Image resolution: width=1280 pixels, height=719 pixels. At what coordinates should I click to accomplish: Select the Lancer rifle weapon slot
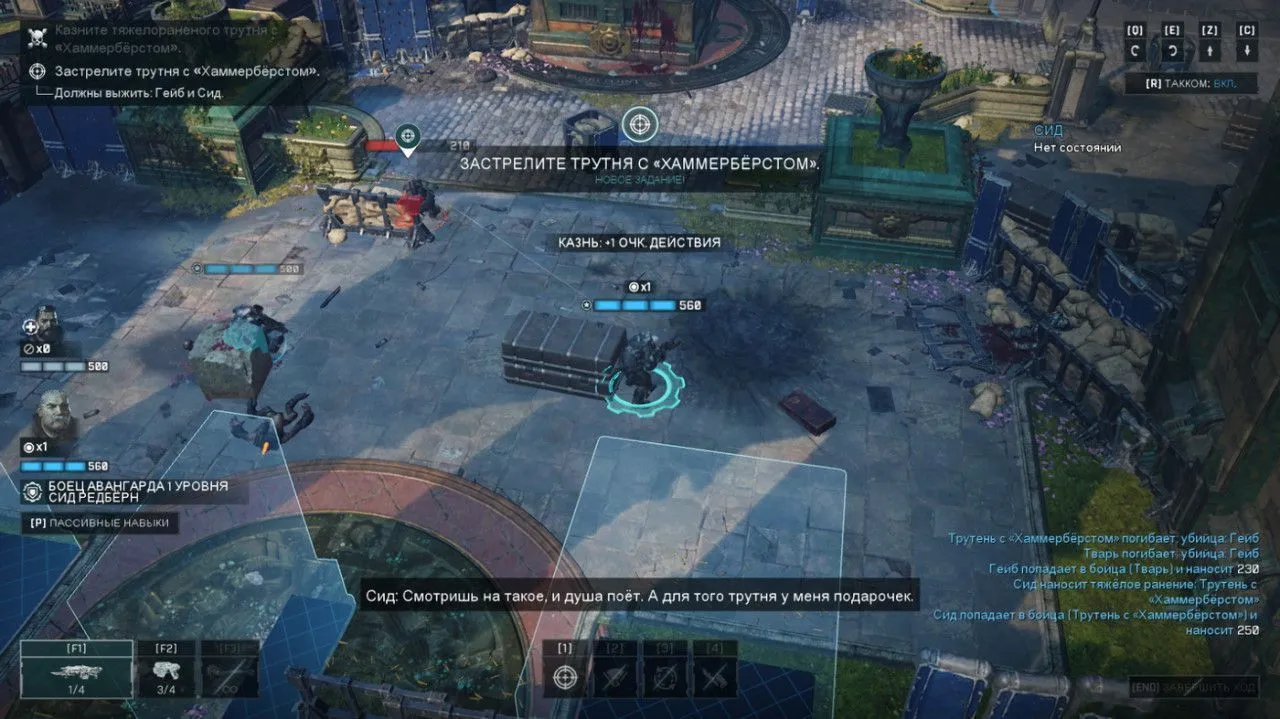click(x=77, y=670)
